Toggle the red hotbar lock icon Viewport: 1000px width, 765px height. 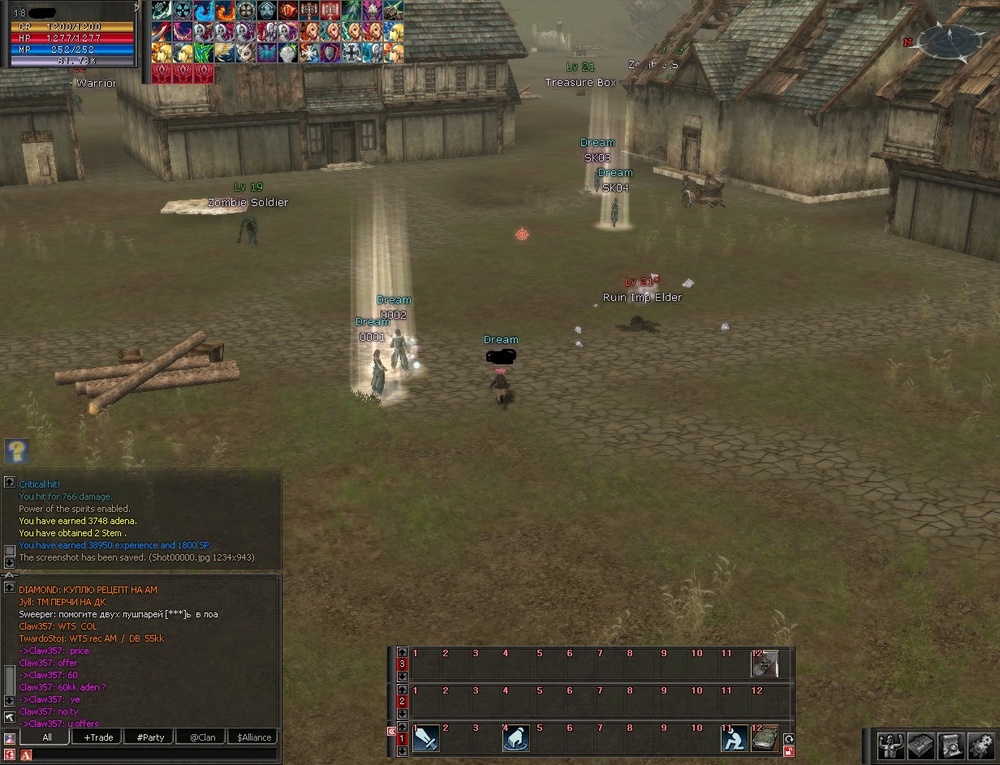point(789,752)
